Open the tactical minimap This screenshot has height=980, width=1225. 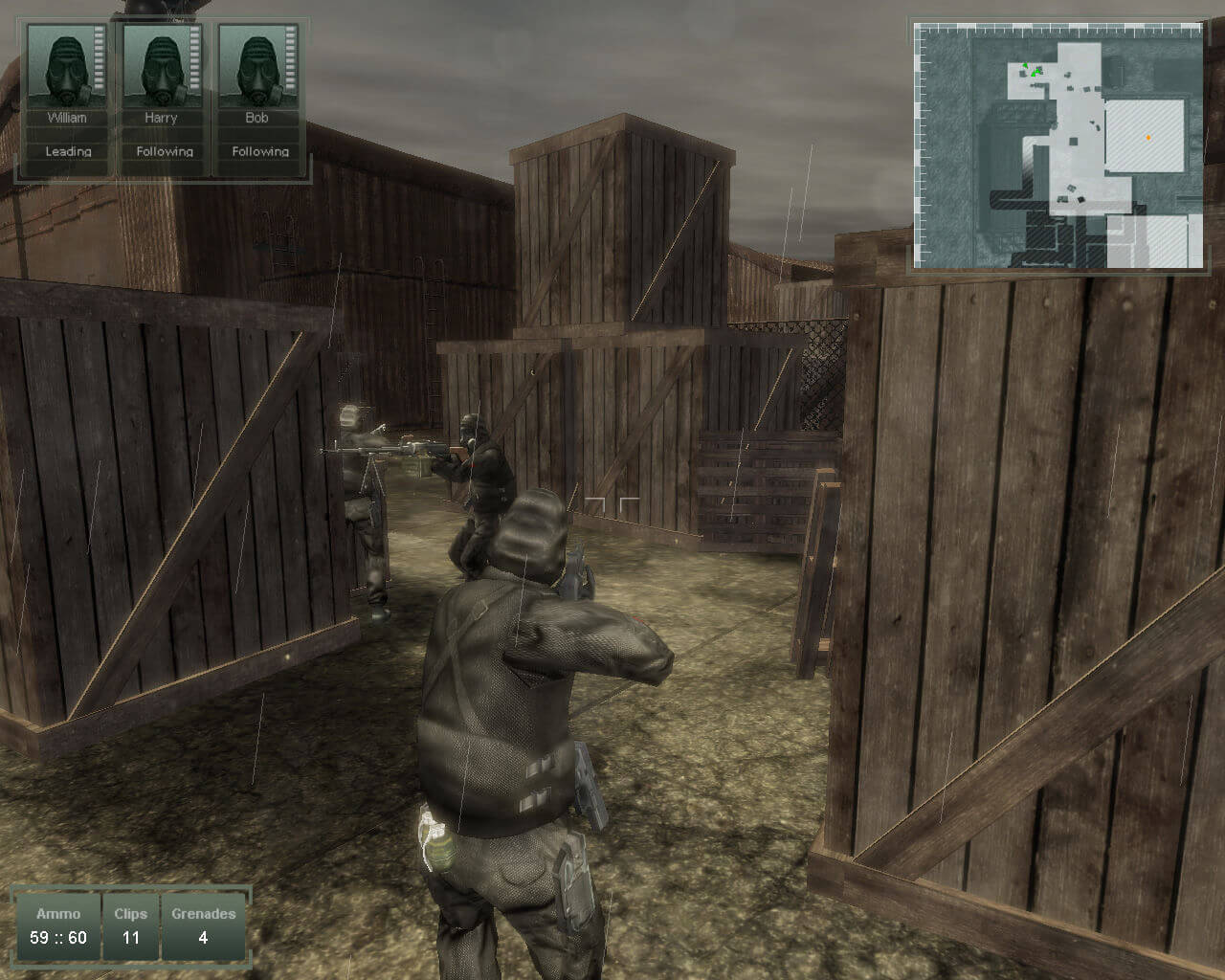pyautogui.click(x=1058, y=145)
